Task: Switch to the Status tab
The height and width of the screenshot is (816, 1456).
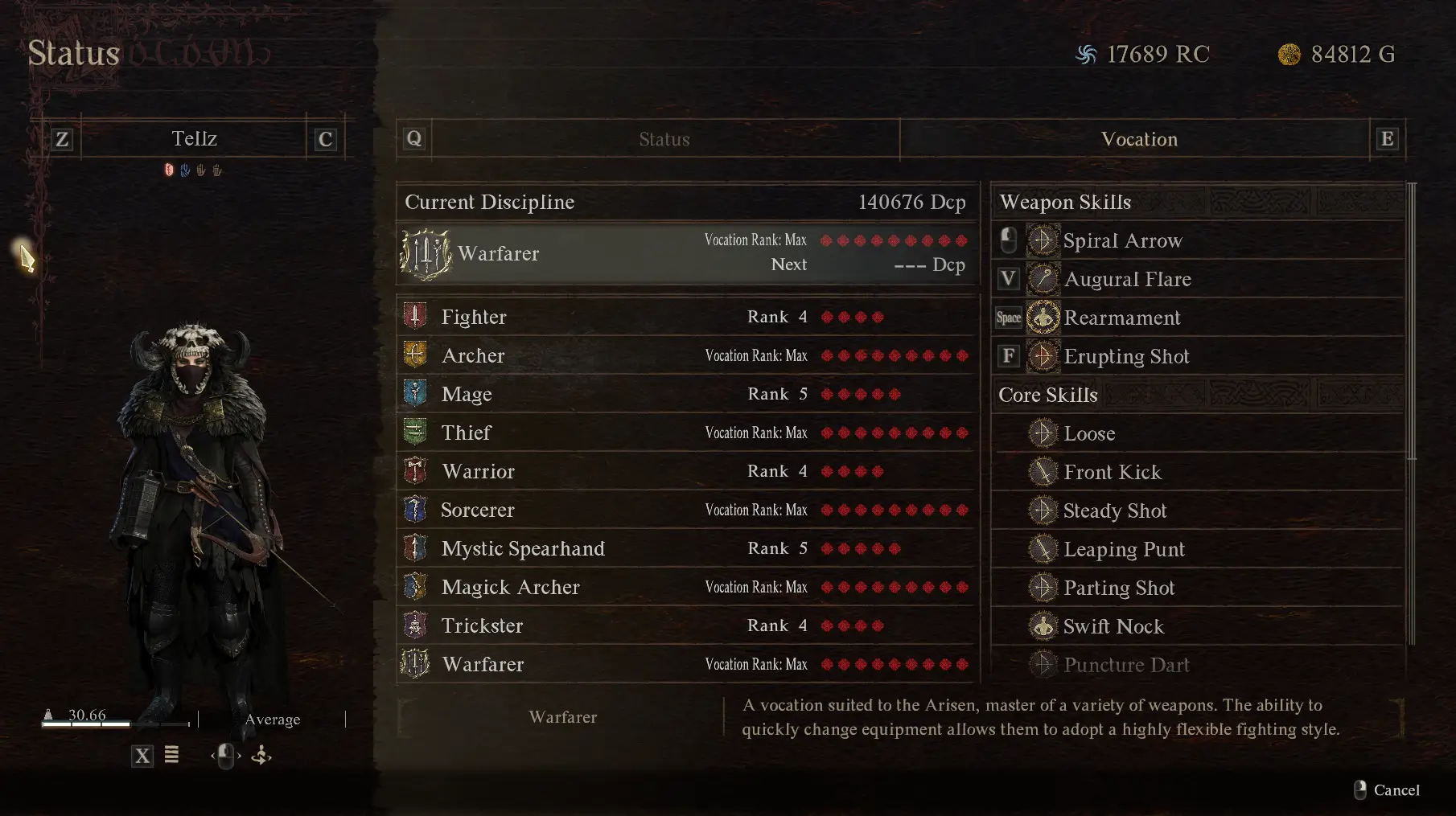Action: pos(664,138)
